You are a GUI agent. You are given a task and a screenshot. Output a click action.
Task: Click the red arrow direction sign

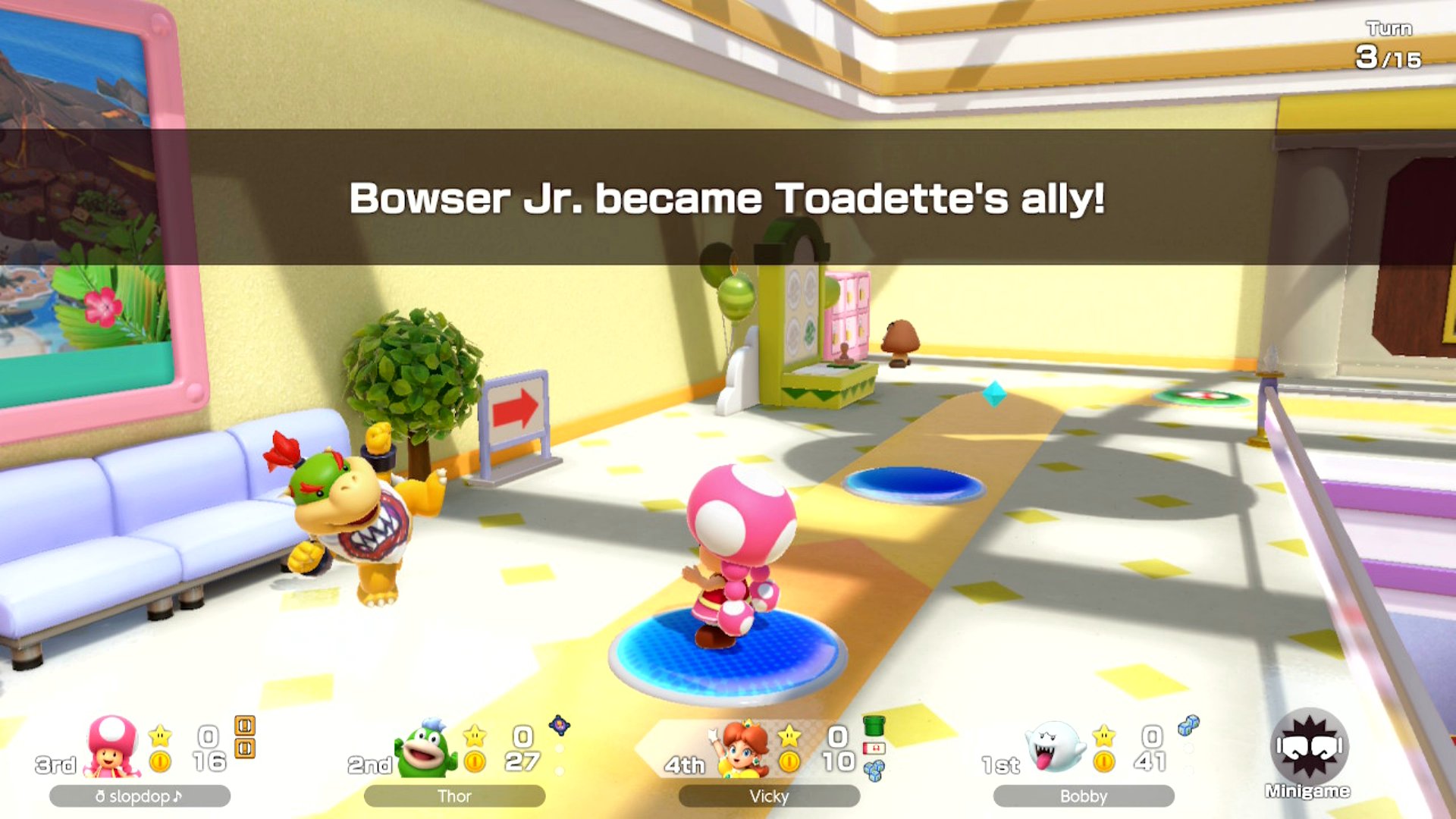coord(514,409)
